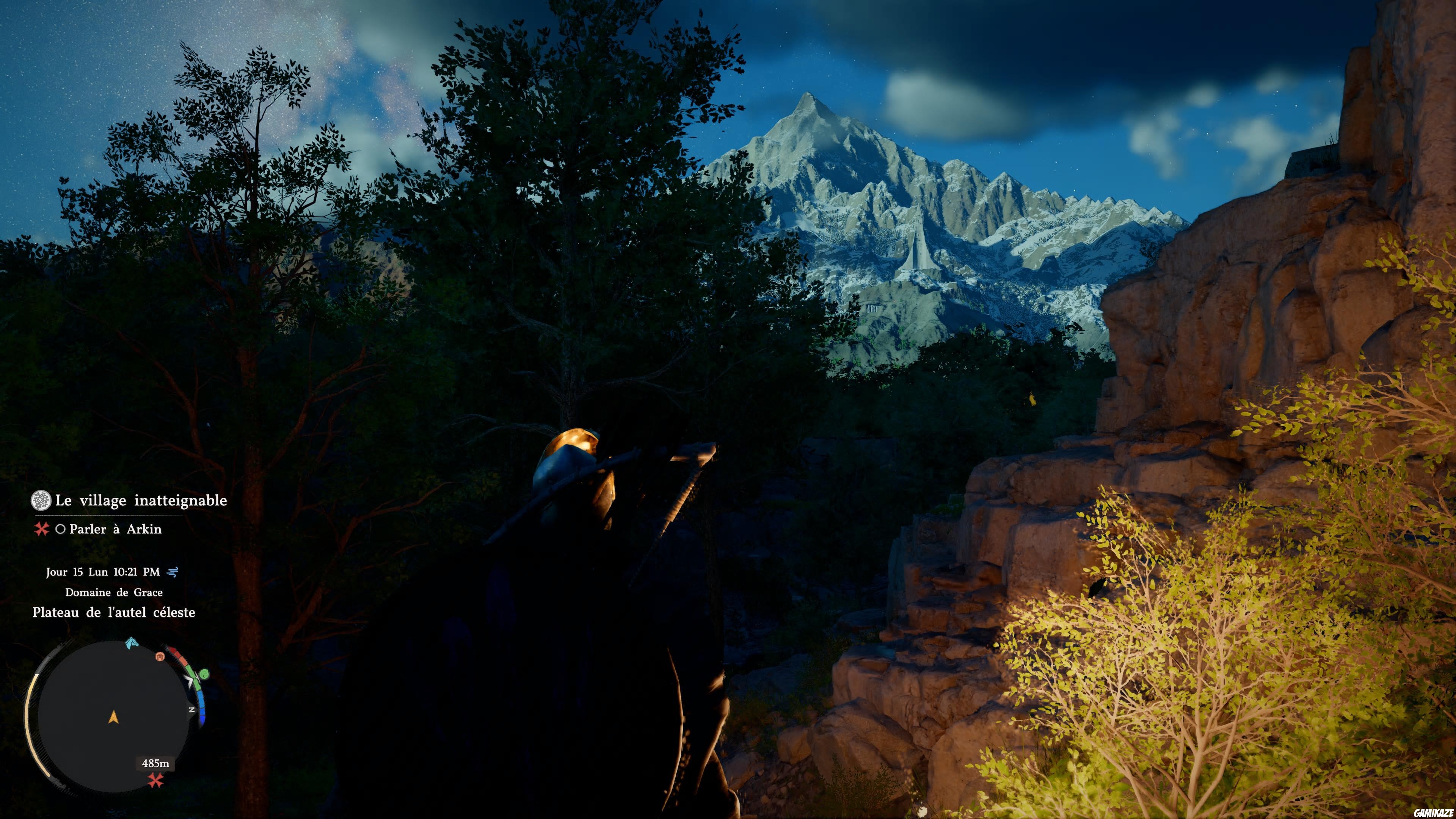Viewport: 1456px width, 819px height.
Task: Click the N compass letter to toggle north lock
Action: pos(191,709)
